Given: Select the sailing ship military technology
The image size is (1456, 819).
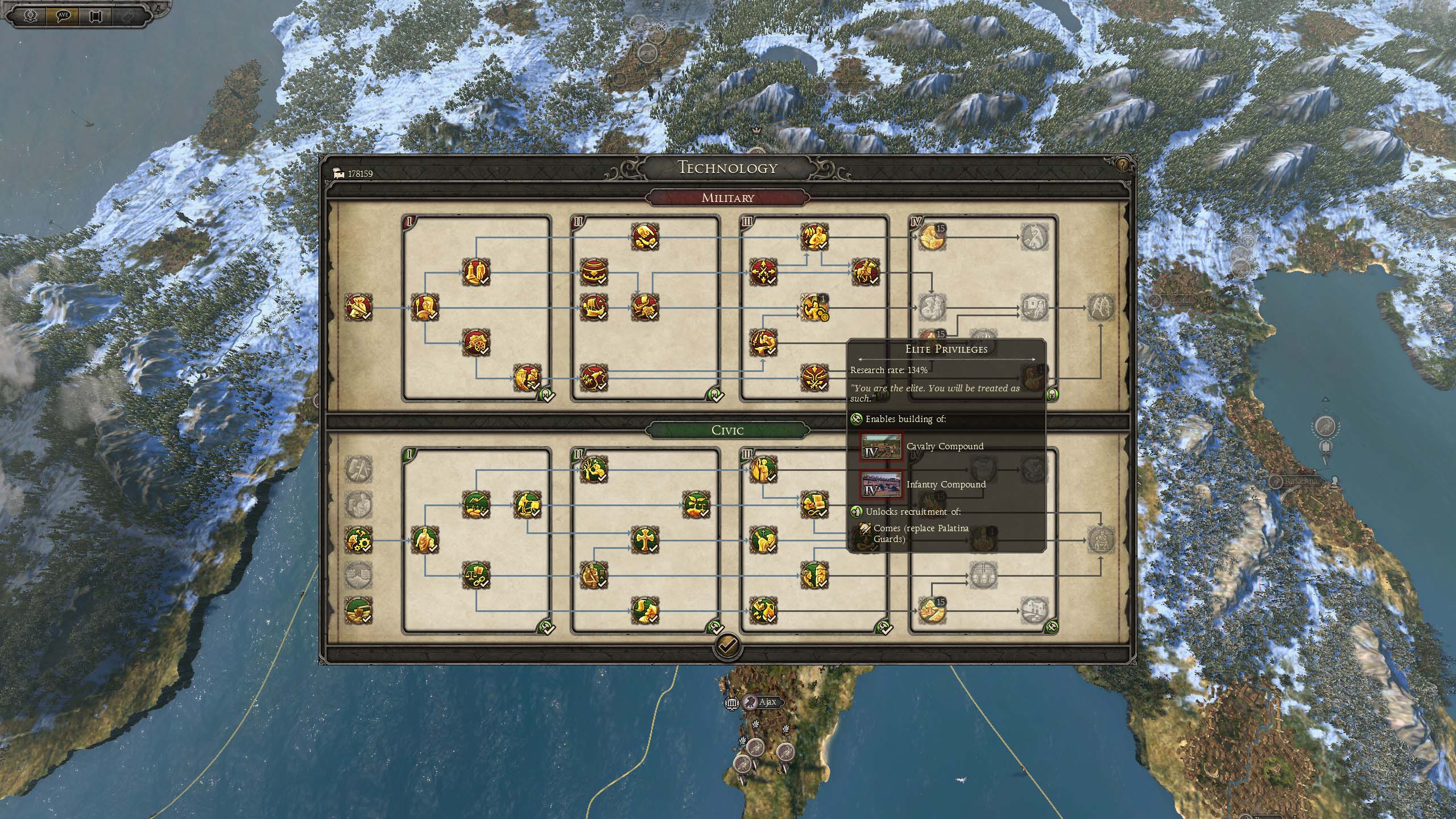Looking at the screenshot, I should 594,308.
